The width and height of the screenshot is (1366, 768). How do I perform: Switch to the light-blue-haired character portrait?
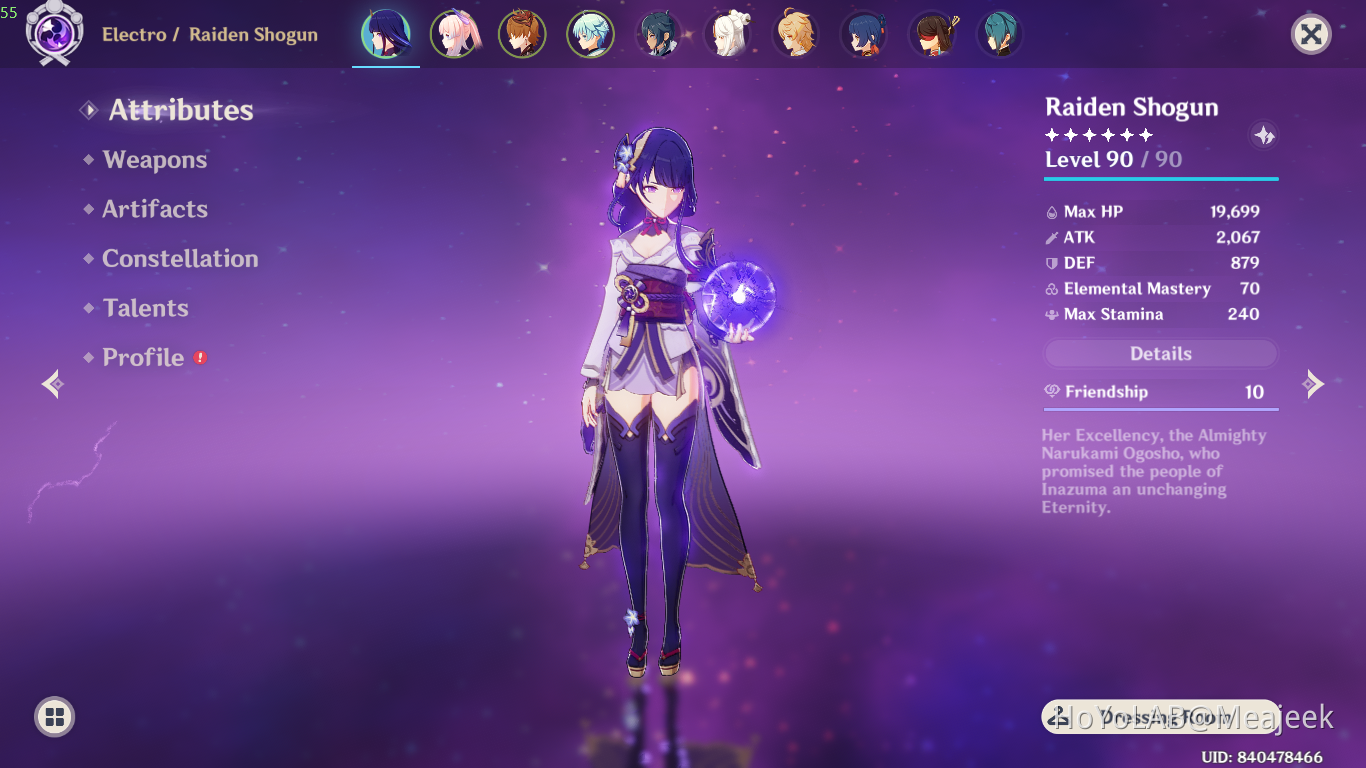coord(590,35)
